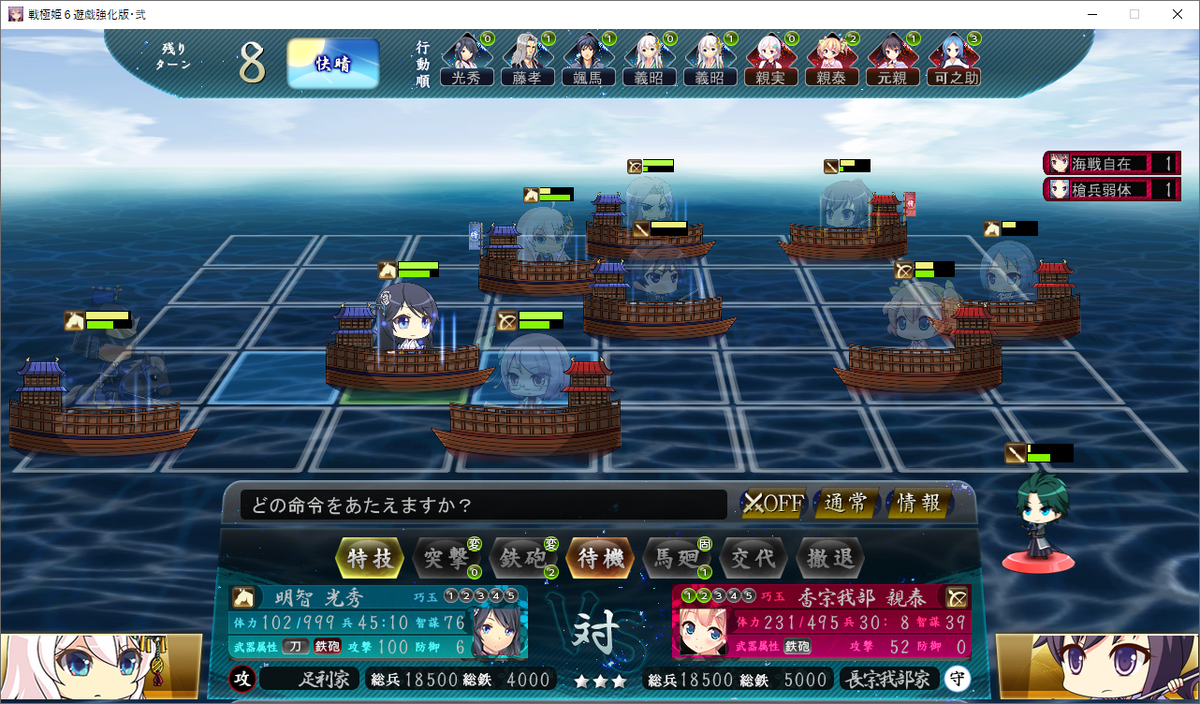Viewport: 1200px width, 704px height.
Task: Open the 情報 information panel
Action: click(x=918, y=503)
